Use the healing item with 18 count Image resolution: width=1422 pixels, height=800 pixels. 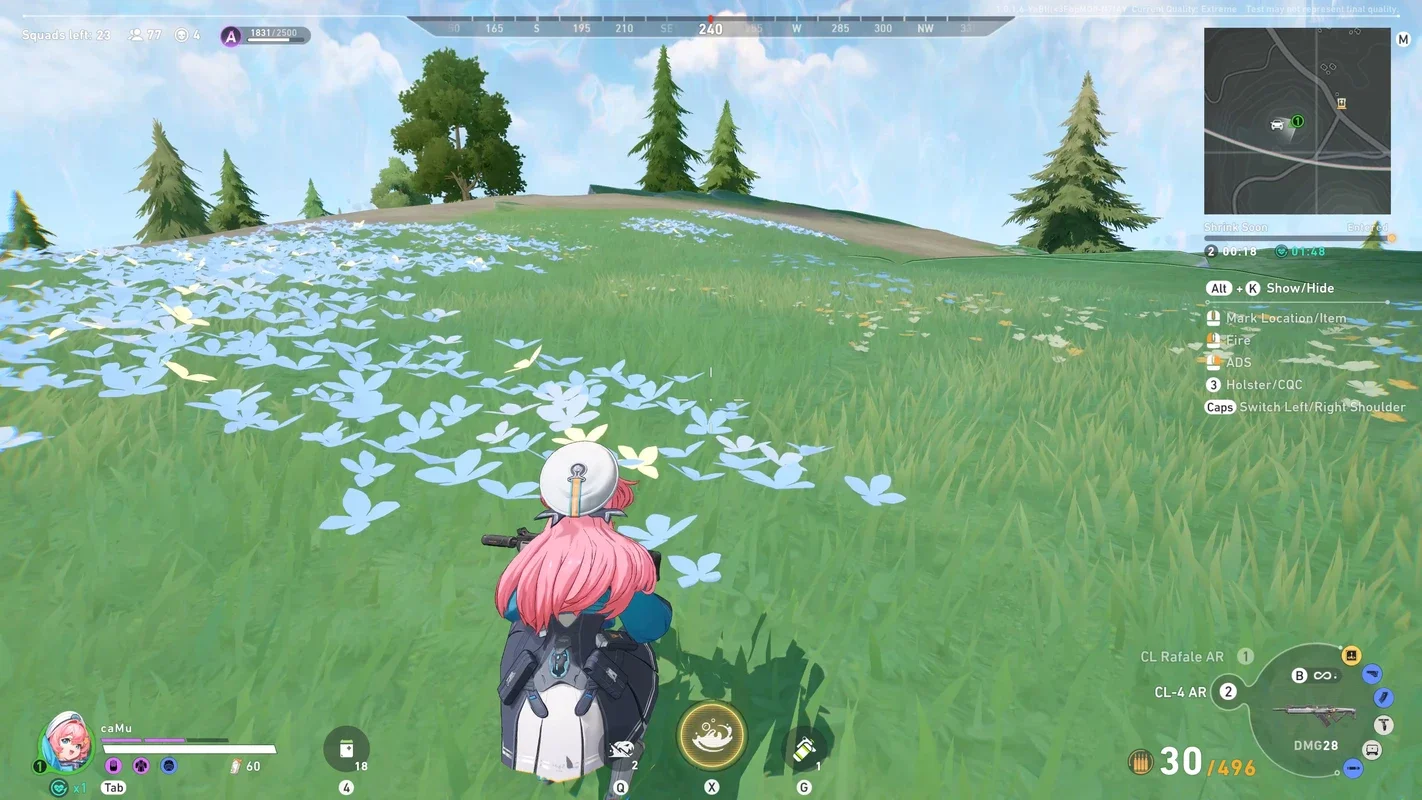pos(346,749)
